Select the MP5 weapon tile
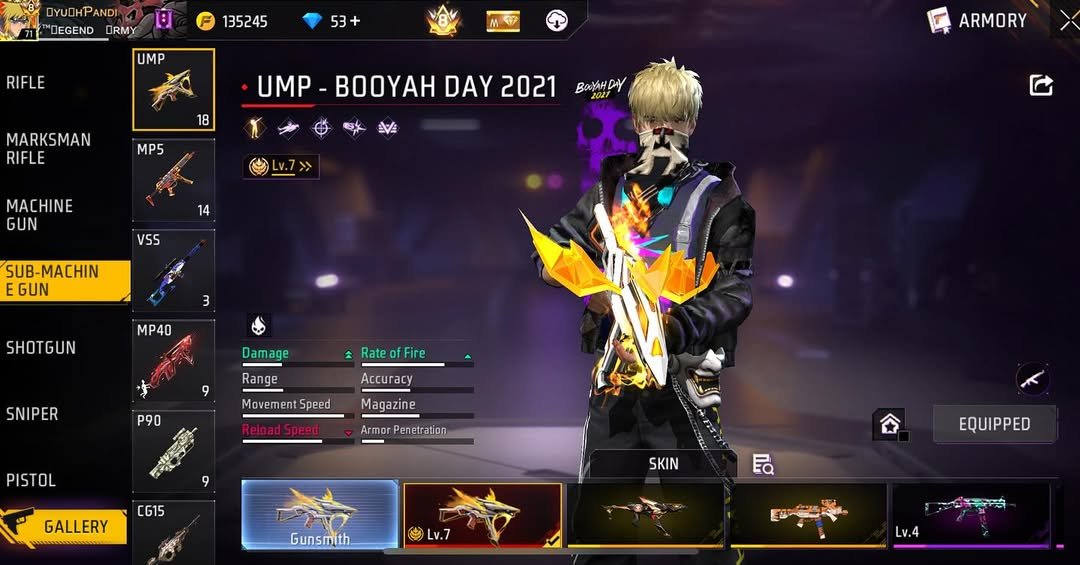This screenshot has height=565, width=1080. (173, 180)
